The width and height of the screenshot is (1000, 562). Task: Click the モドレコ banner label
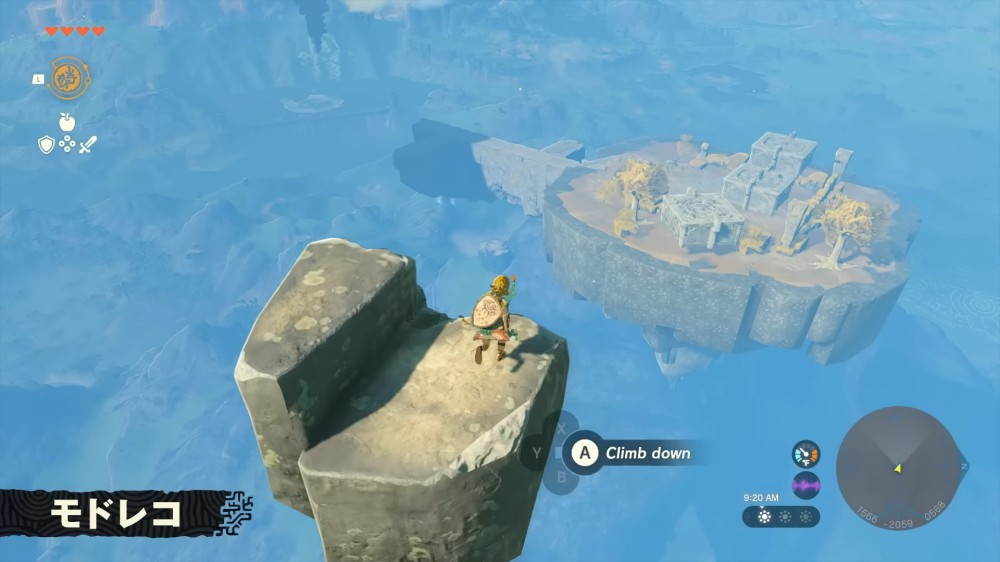tap(117, 513)
